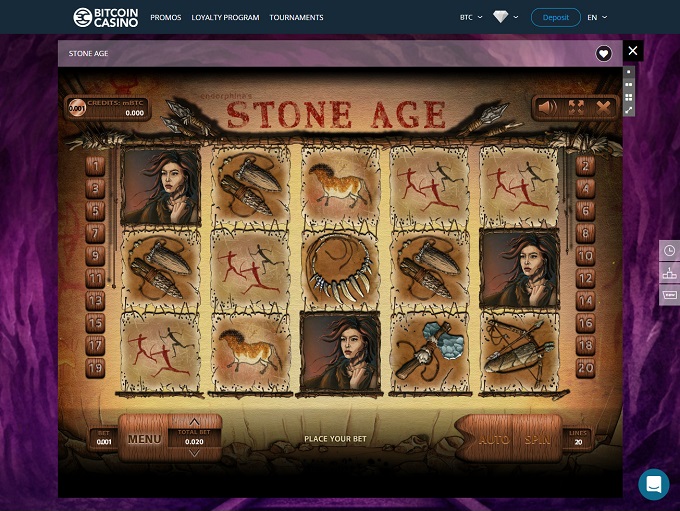Open the live chat support bubble
The height and width of the screenshot is (511, 680).
point(654,484)
